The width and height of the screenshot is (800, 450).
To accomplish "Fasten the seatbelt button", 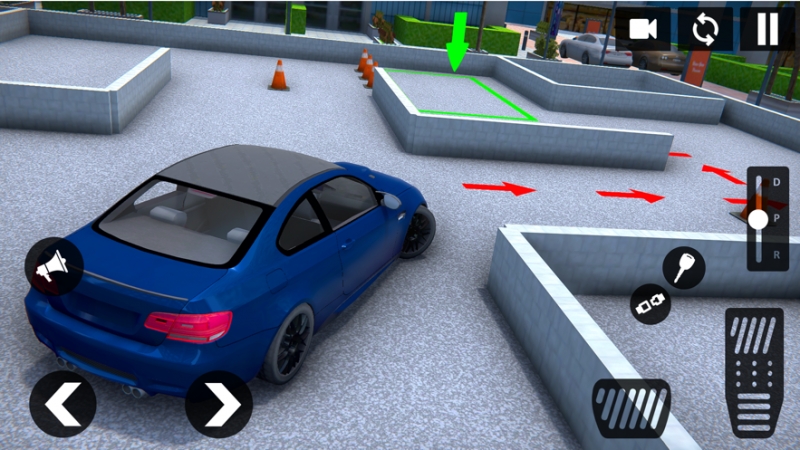I will pos(650,304).
